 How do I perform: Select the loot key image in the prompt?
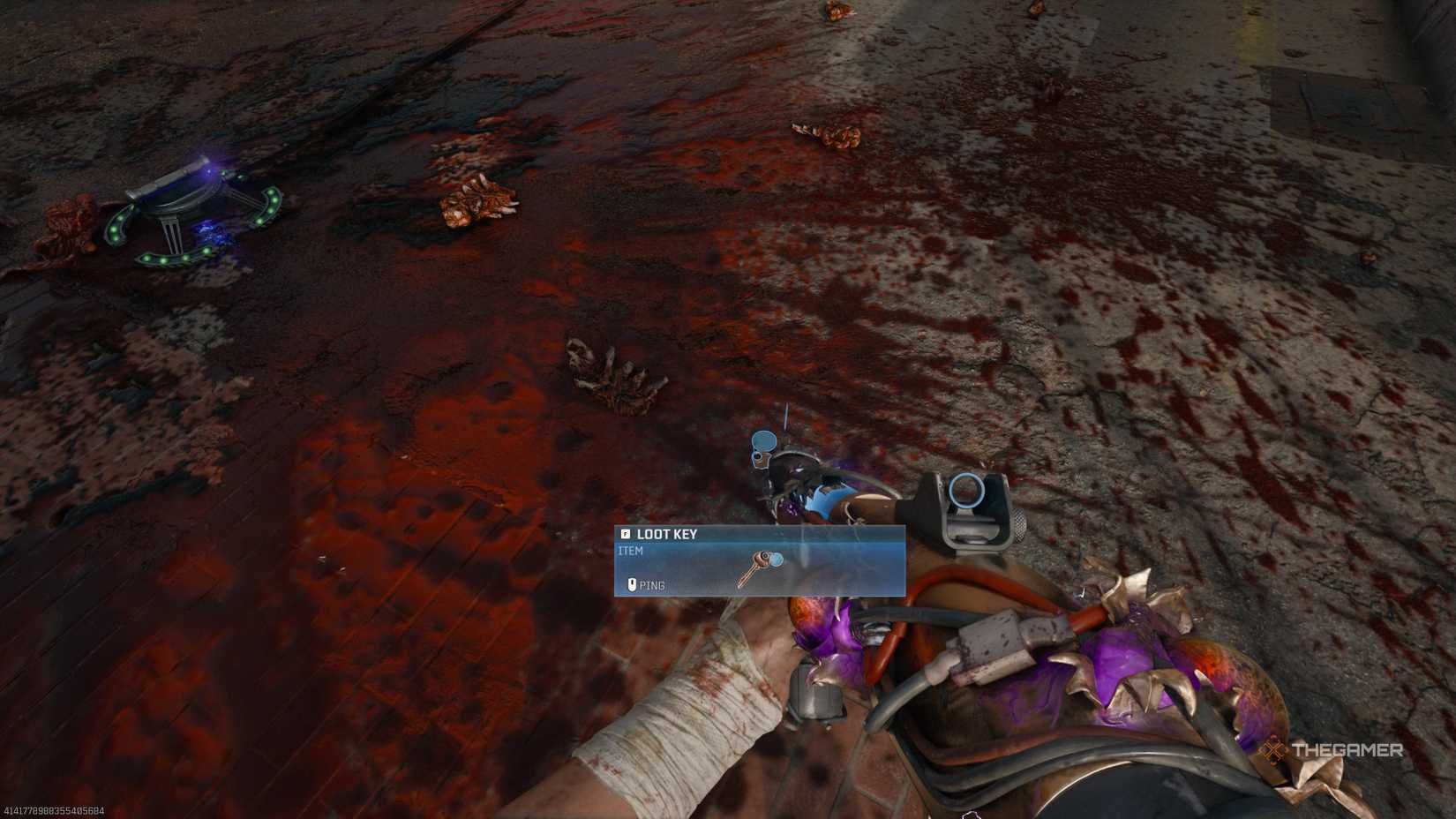763,565
